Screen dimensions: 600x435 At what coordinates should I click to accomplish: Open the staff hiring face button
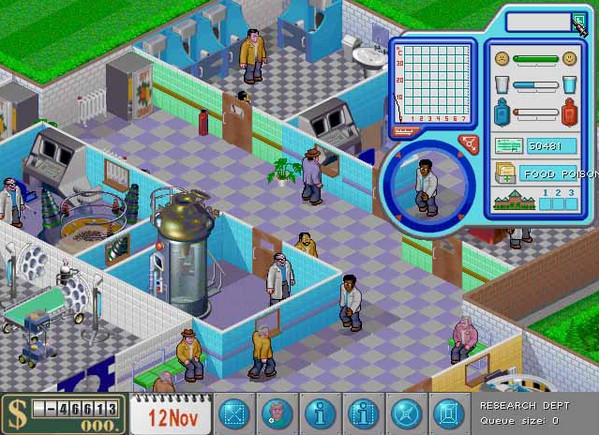point(276,413)
